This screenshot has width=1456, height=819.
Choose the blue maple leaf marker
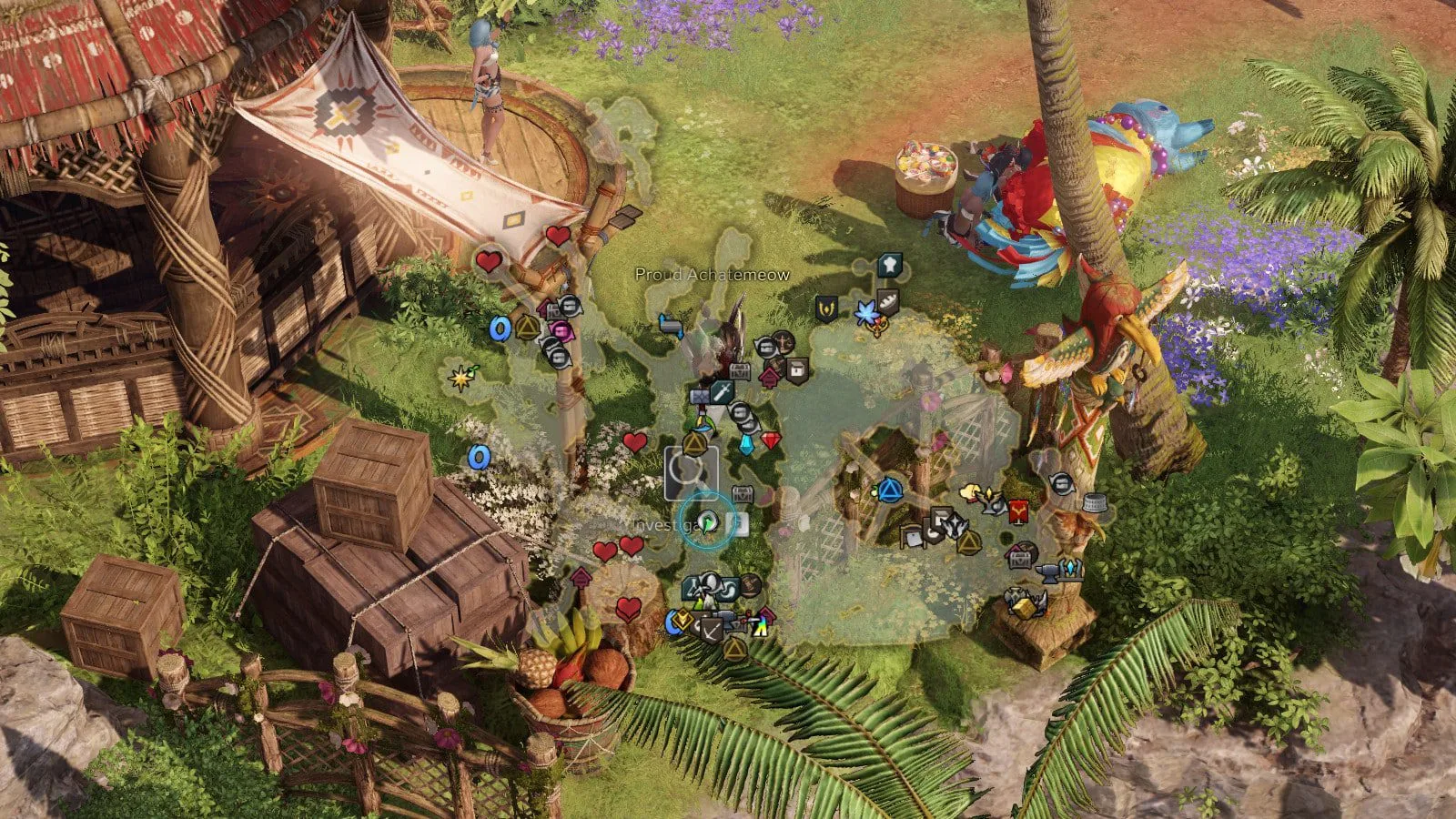[x=864, y=314]
